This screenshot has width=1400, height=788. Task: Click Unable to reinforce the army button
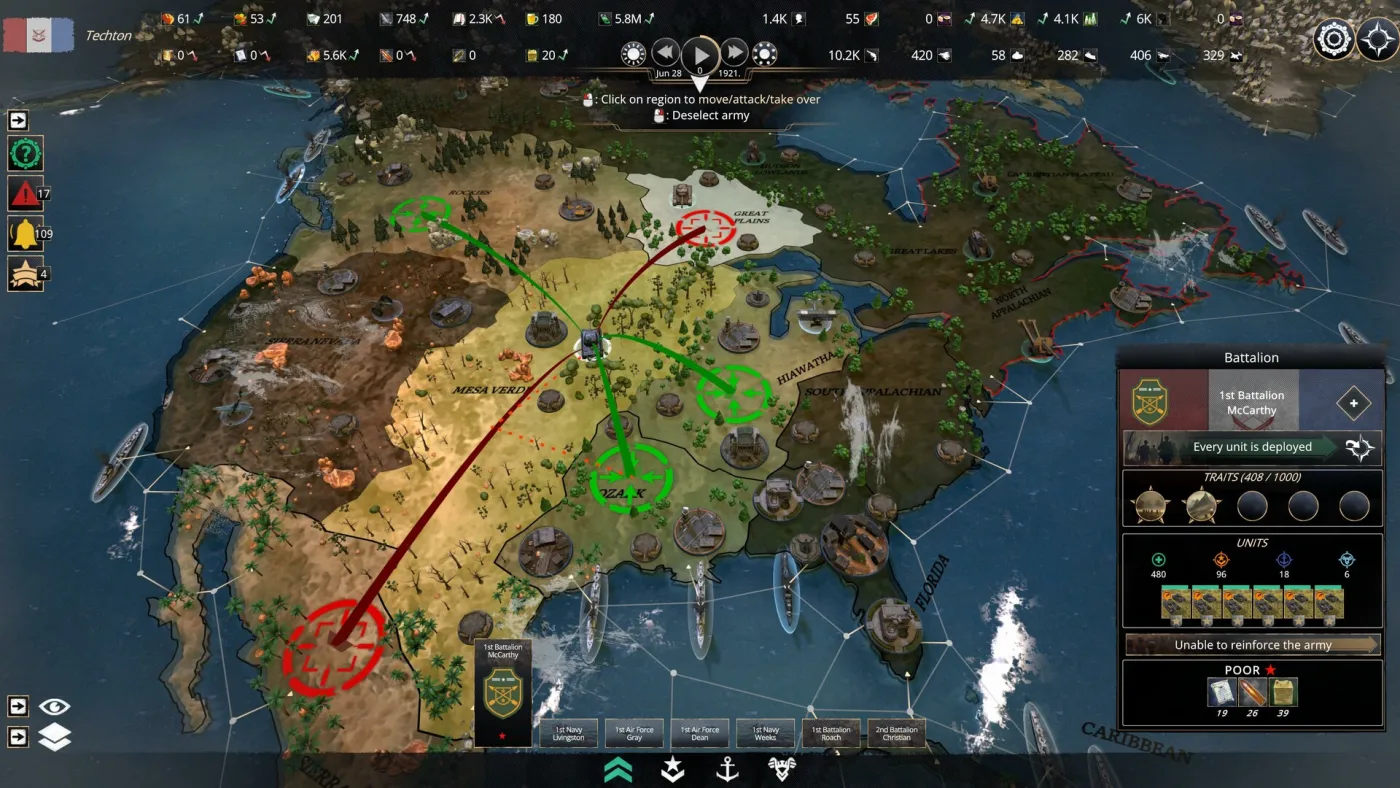click(1252, 645)
